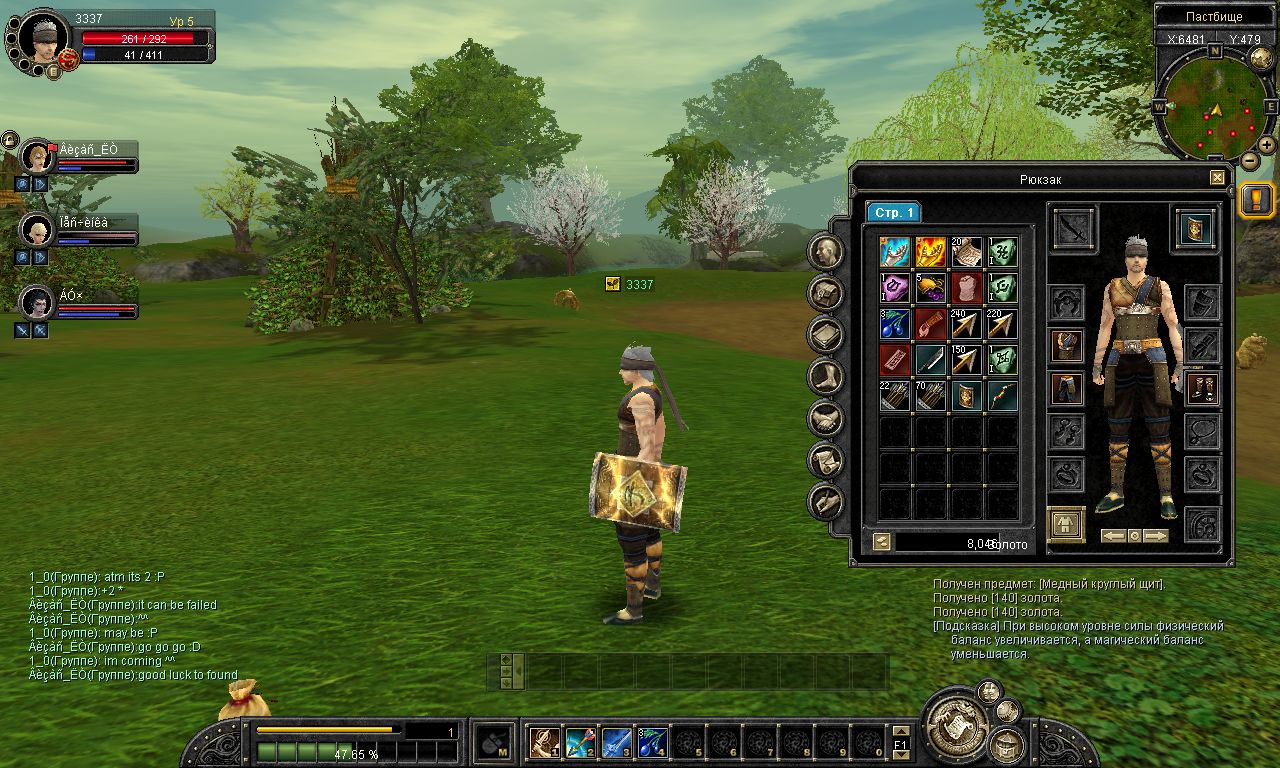Image resolution: width=1280 pixels, height=768 pixels.
Task: Click the orange exclamation mark alert button
Action: click(x=1257, y=199)
